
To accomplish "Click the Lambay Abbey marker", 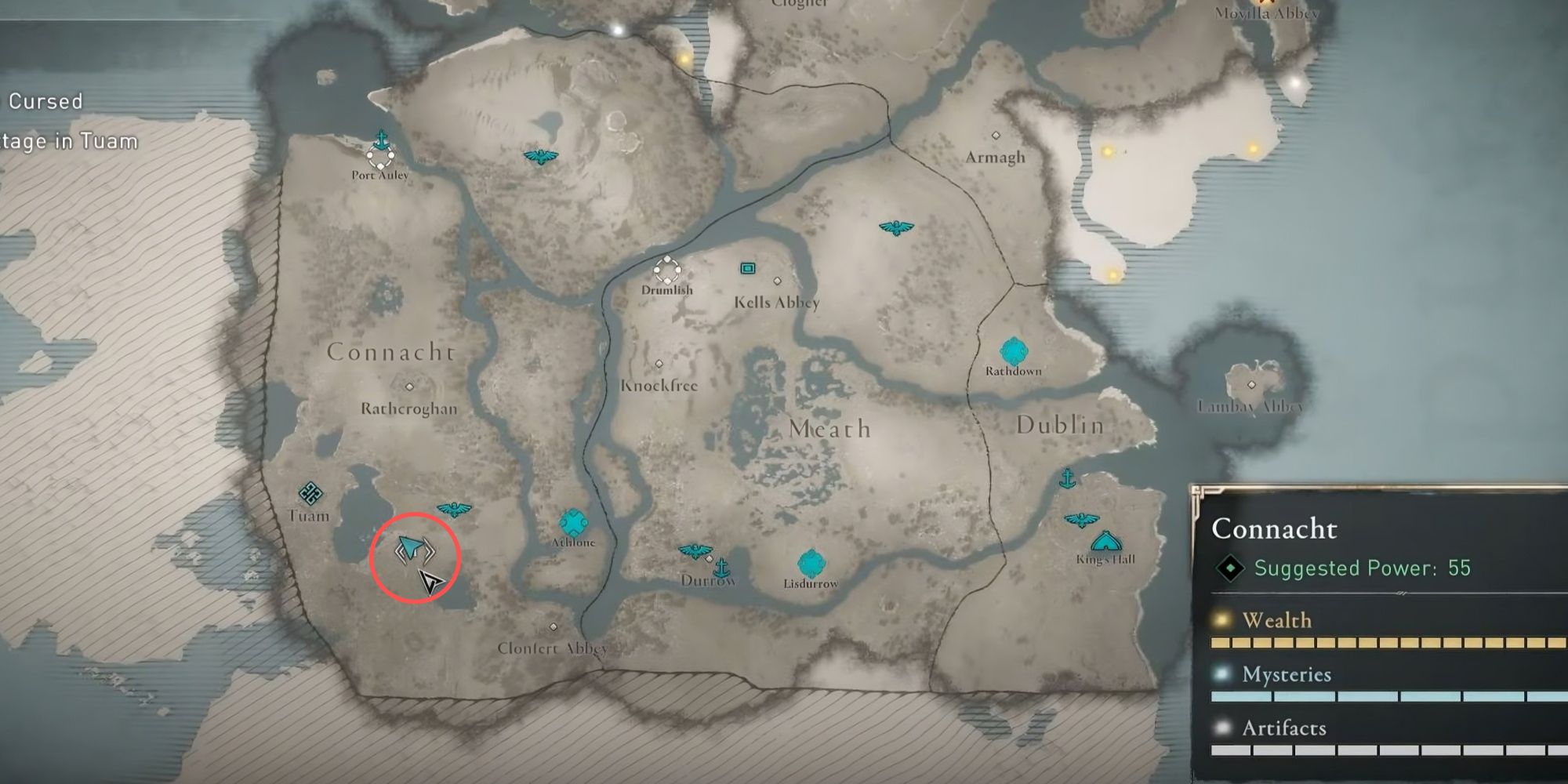I will click(x=1254, y=385).
